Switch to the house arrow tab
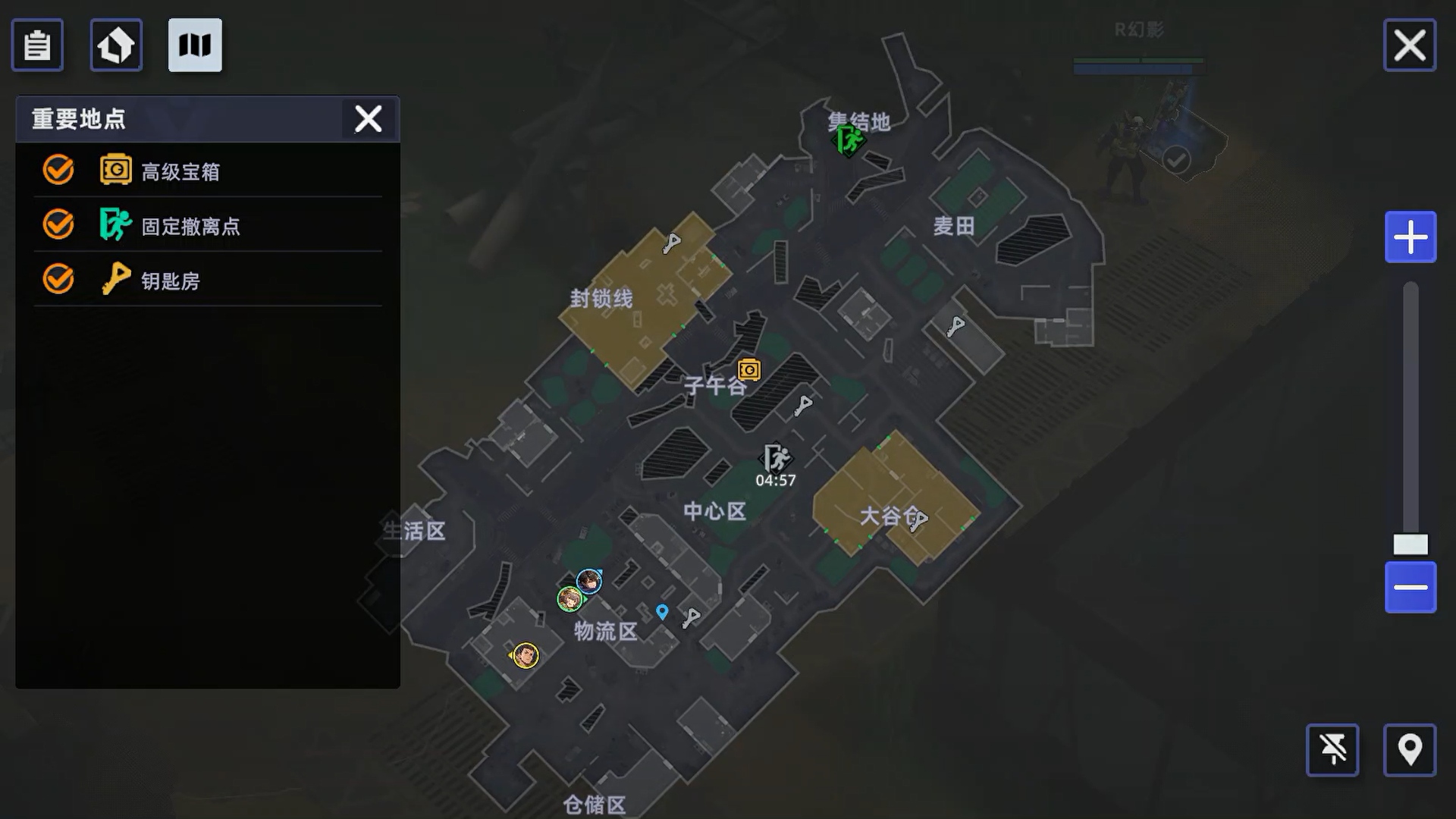This screenshot has width=1456, height=819. point(116,45)
